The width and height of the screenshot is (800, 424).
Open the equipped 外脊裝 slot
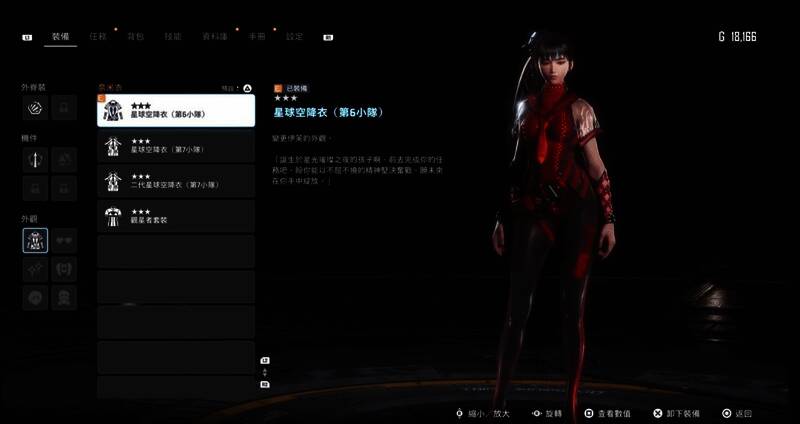coord(35,106)
